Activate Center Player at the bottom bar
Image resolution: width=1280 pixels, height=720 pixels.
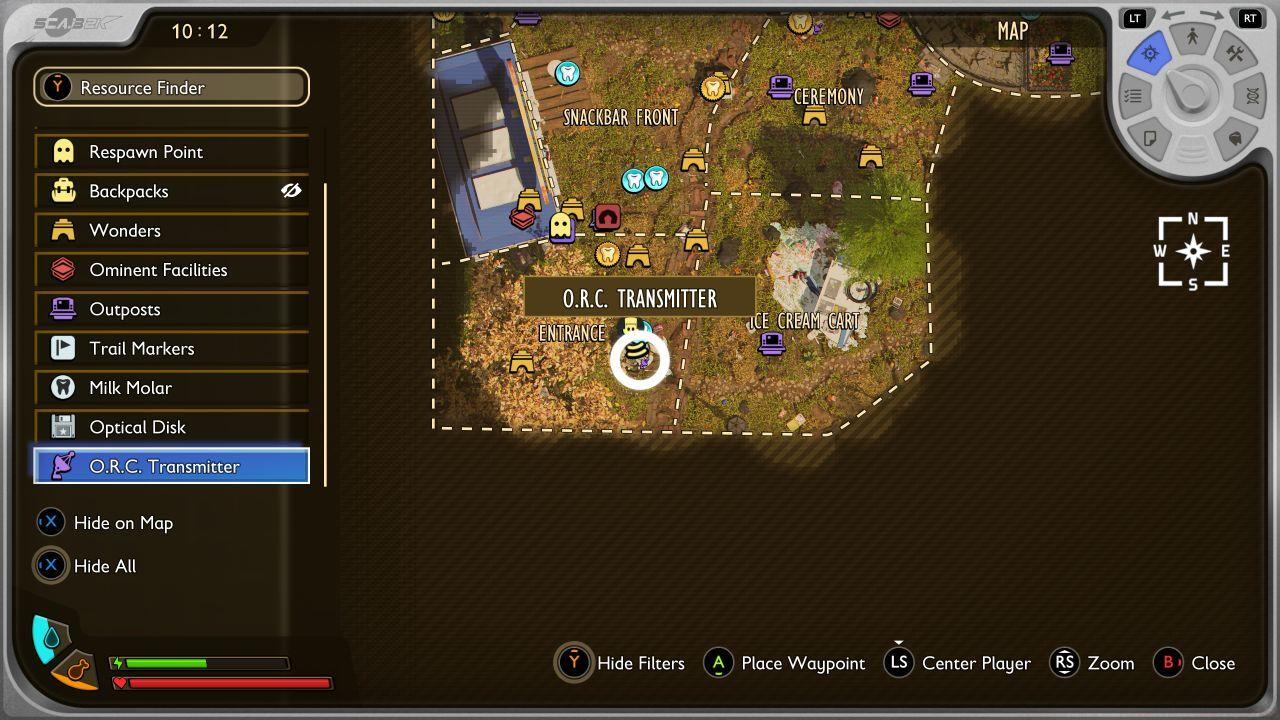coord(898,663)
